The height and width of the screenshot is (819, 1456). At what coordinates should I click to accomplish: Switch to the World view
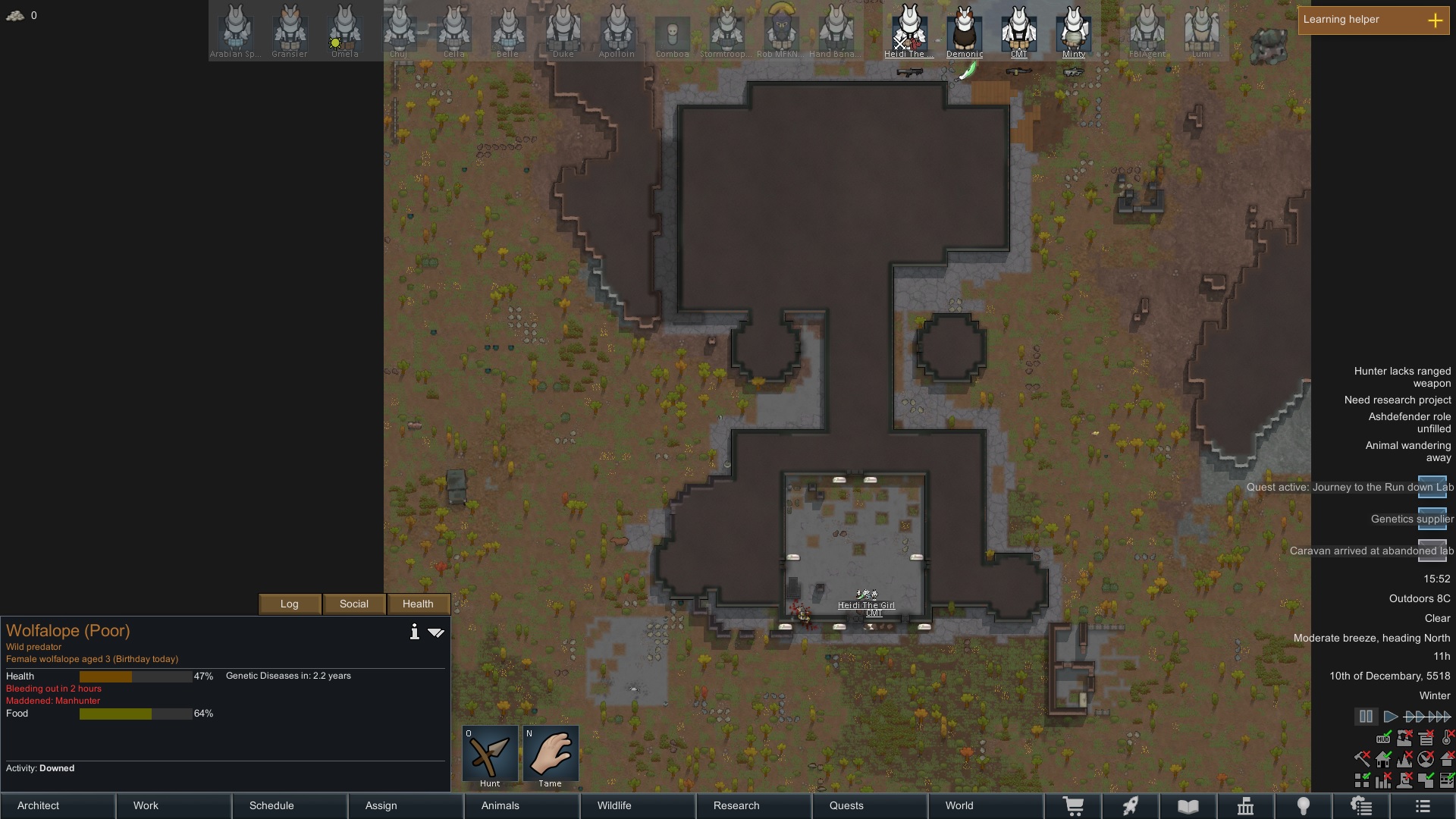click(x=959, y=805)
